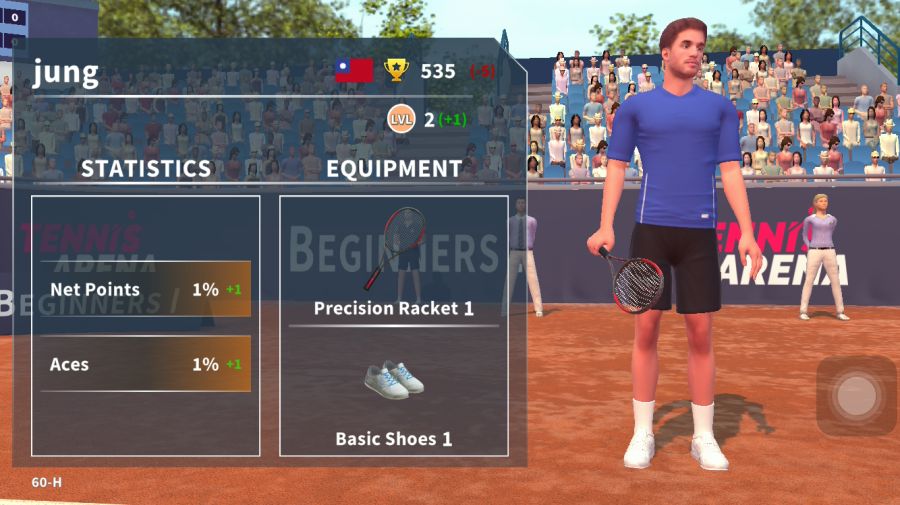Choose the Net Points statistic row

click(x=145, y=289)
